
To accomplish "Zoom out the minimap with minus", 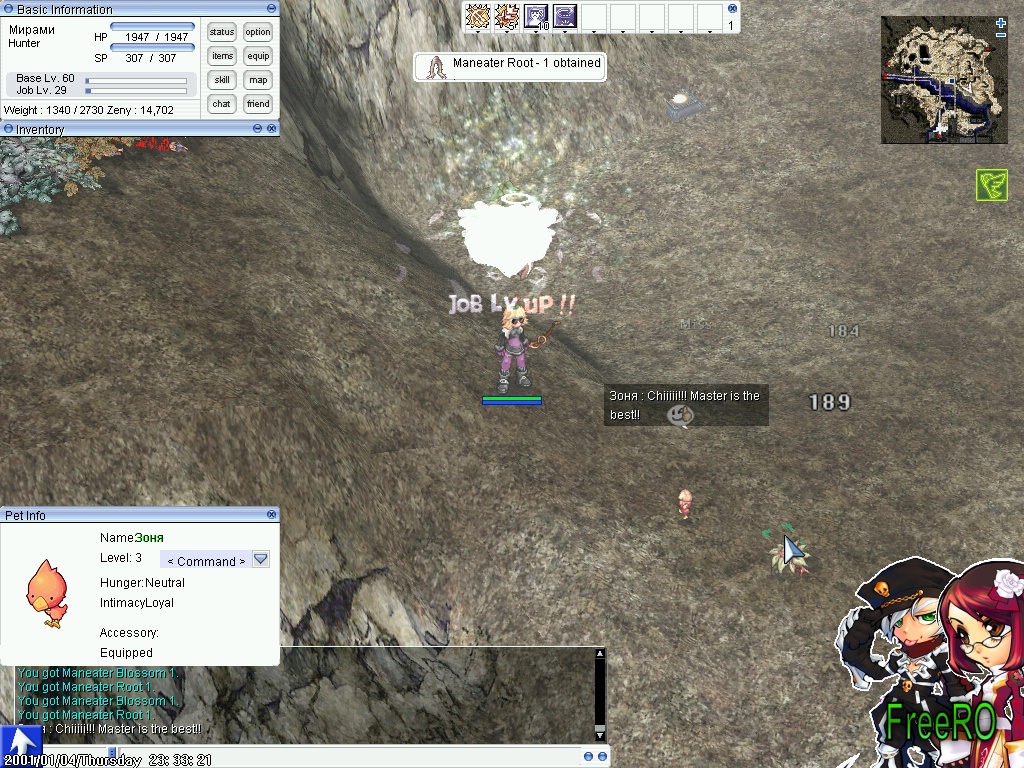I will tap(1001, 37).
